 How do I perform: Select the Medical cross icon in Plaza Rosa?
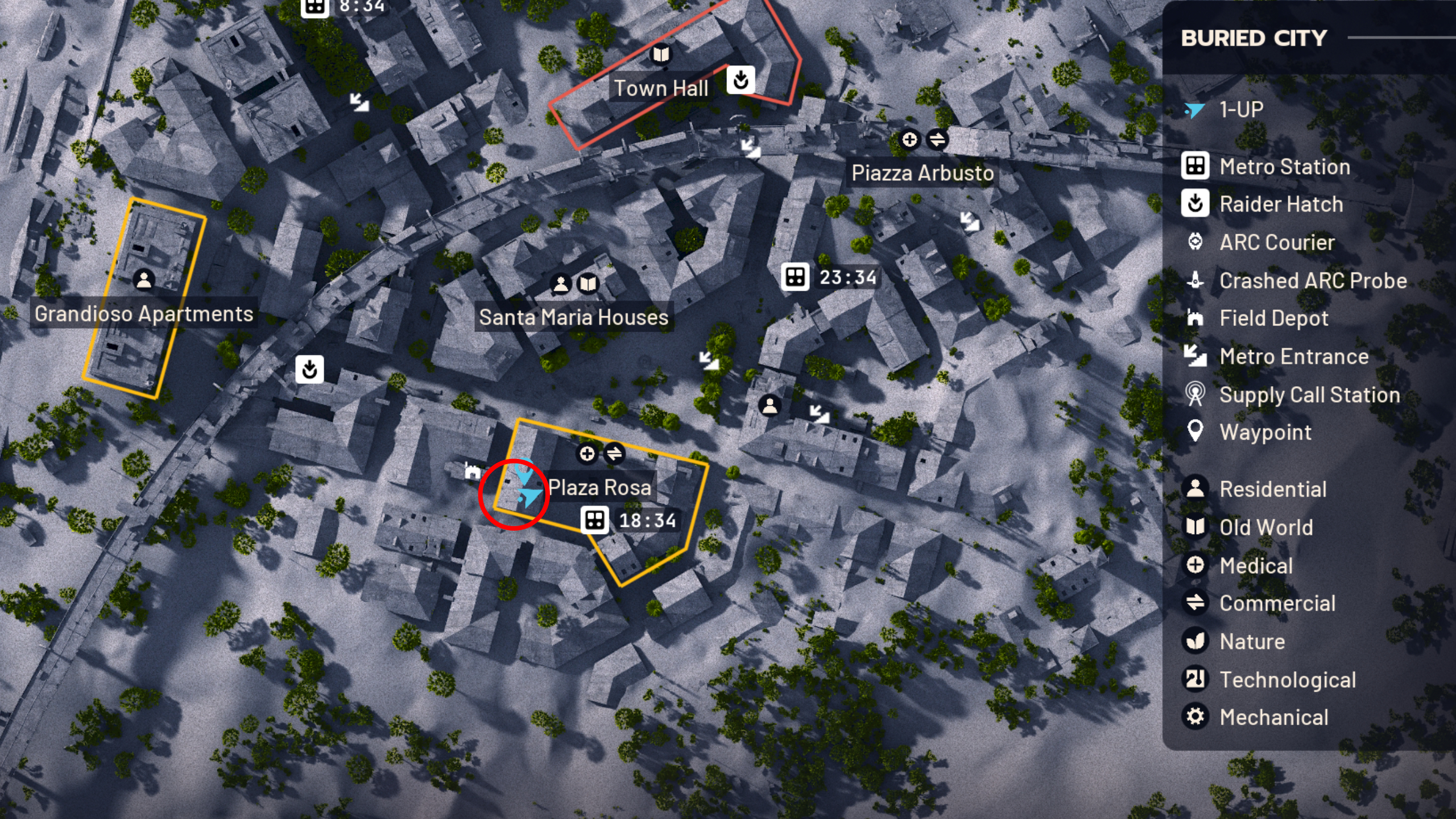coord(587,454)
